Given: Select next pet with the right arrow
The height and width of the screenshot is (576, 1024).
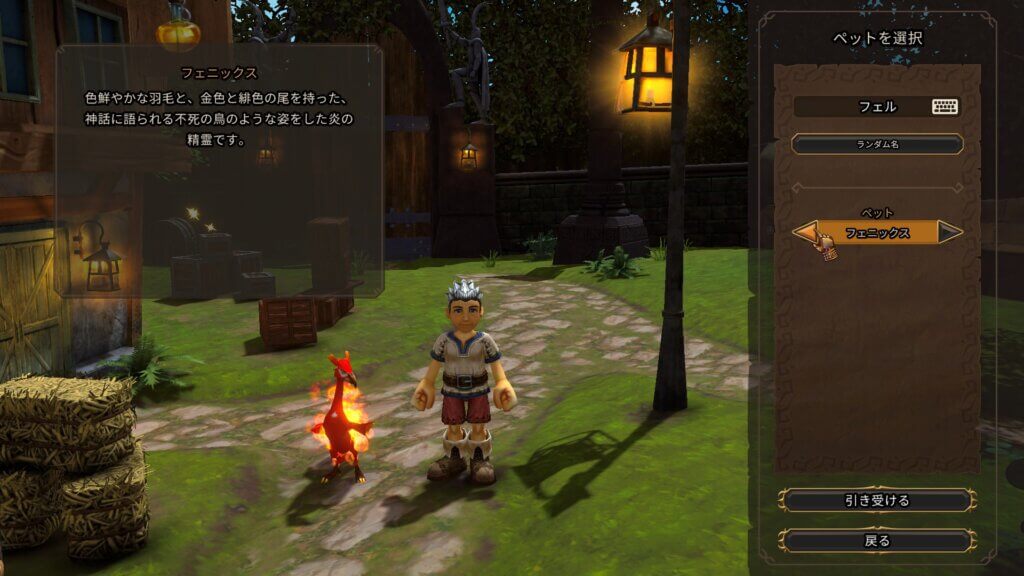Looking at the screenshot, I should click(x=950, y=232).
